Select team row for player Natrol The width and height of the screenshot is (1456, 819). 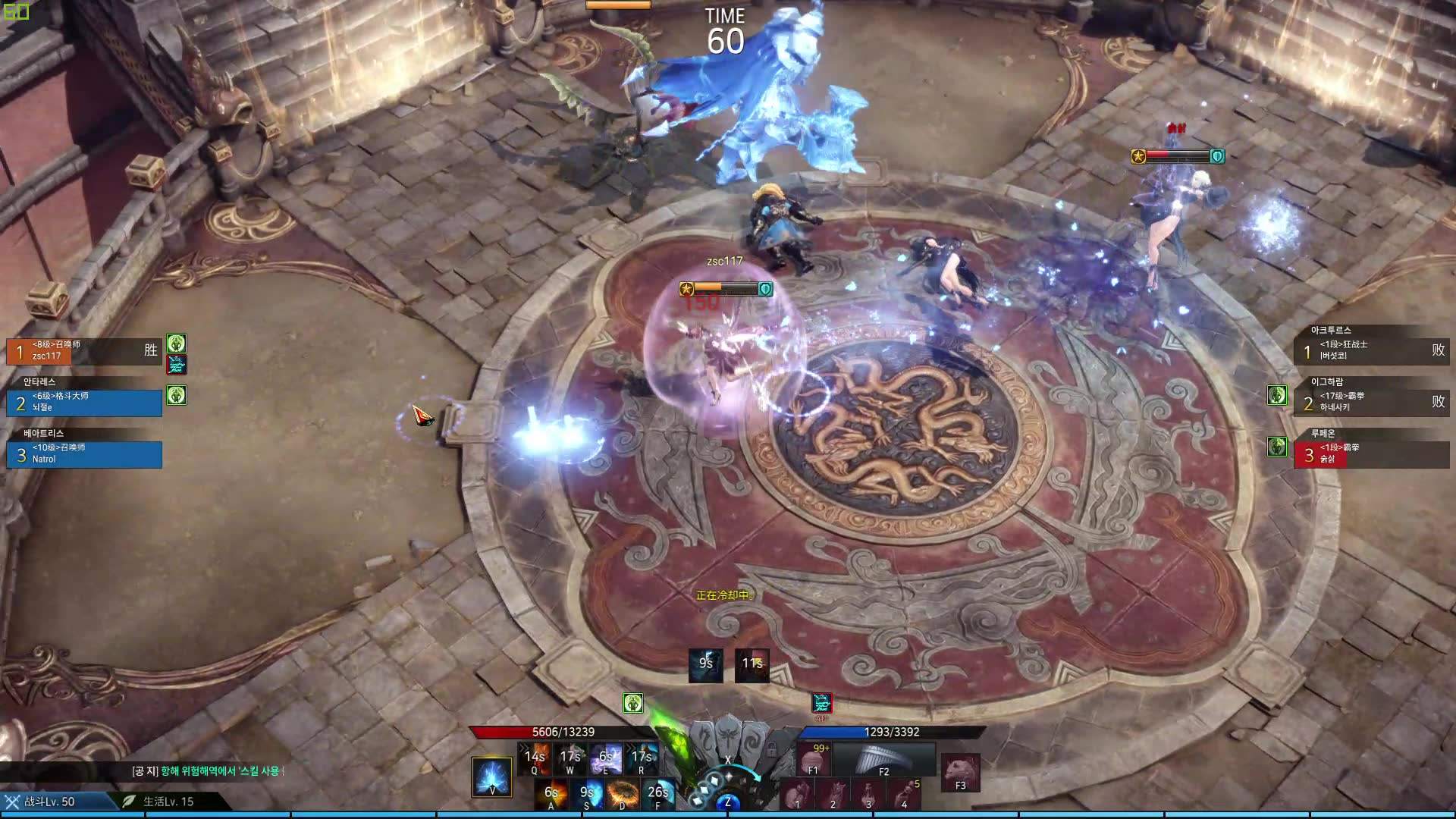[83, 454]
